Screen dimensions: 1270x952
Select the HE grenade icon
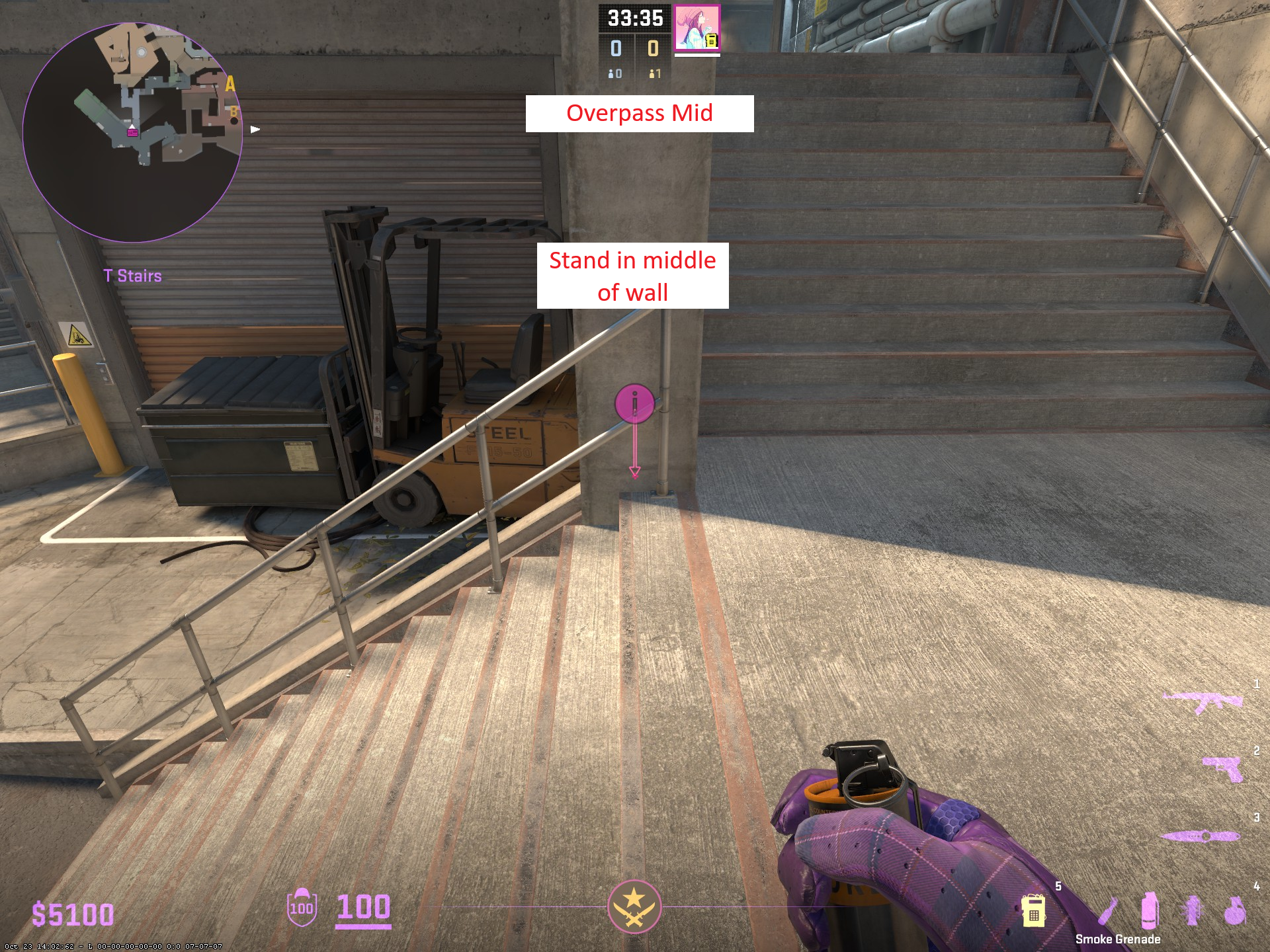1234,911
